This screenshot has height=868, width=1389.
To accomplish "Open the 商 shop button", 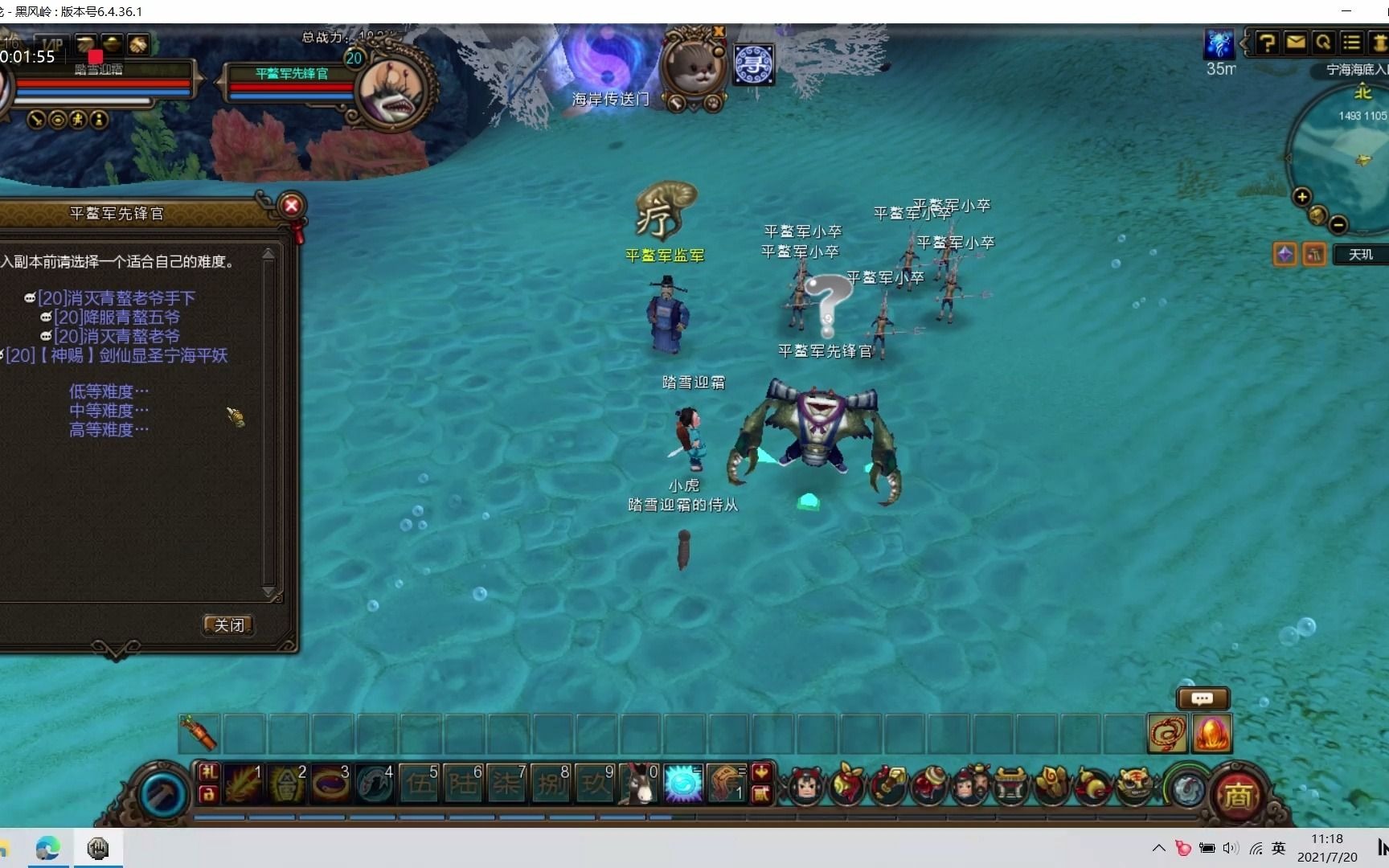I will (x=1238, y=796).
